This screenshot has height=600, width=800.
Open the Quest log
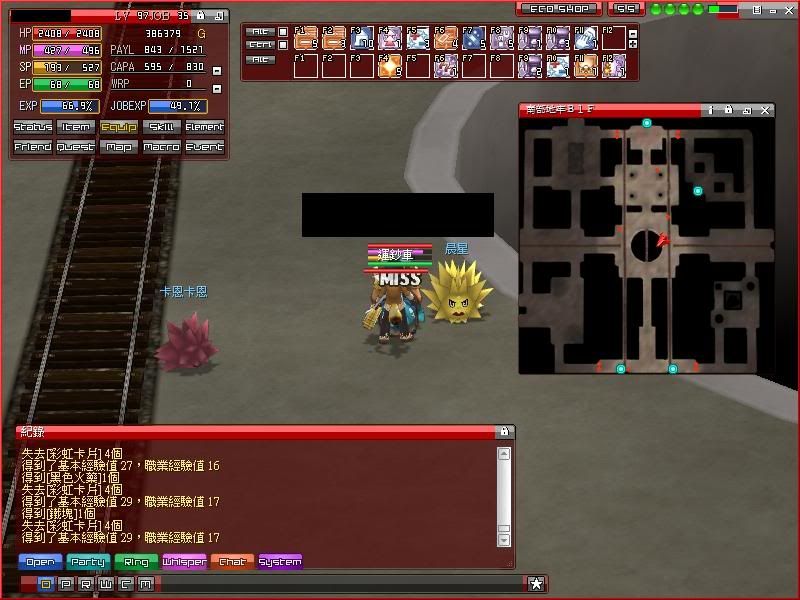pos(76,147)
